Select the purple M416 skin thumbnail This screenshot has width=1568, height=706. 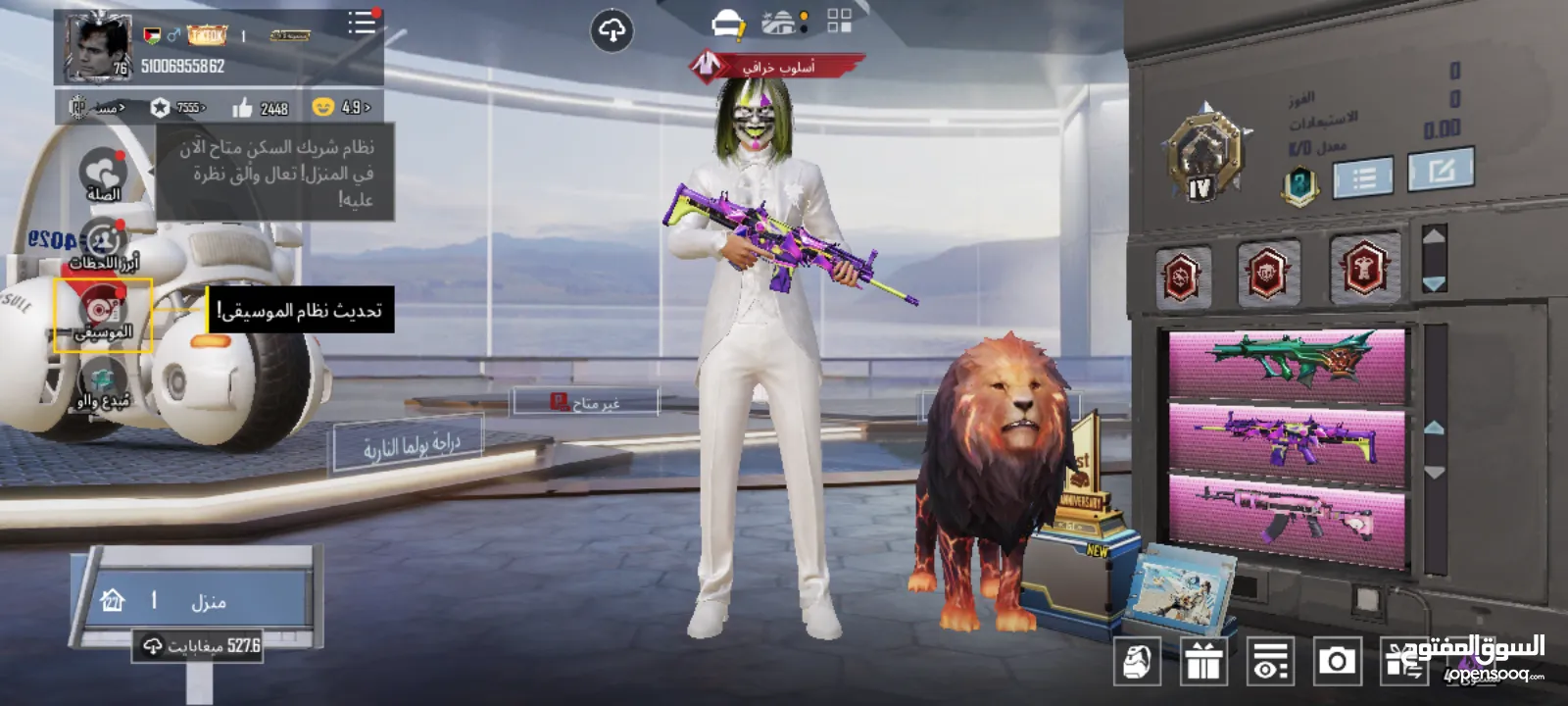1287,437
